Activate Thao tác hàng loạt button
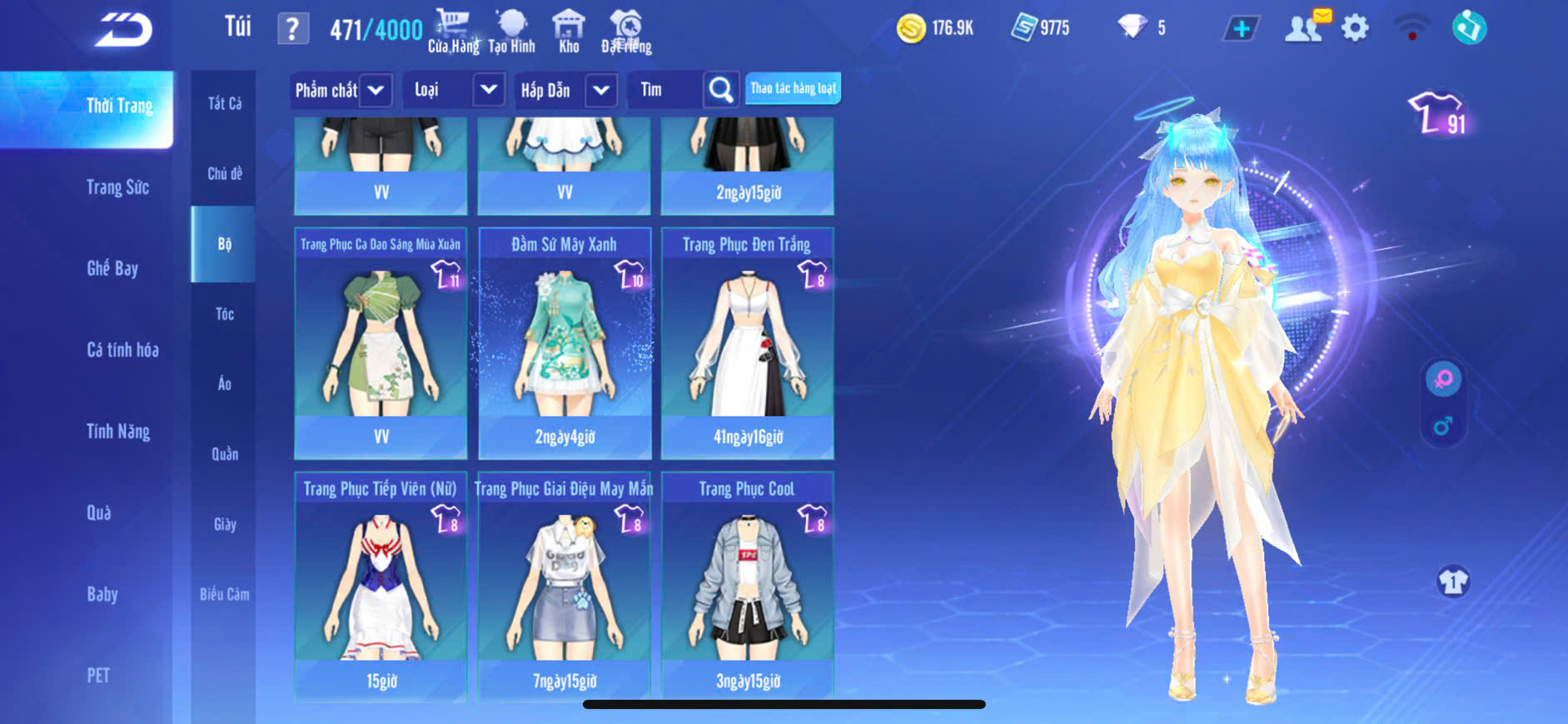This screenshot has height=724, width=1568. pos(793,88)
